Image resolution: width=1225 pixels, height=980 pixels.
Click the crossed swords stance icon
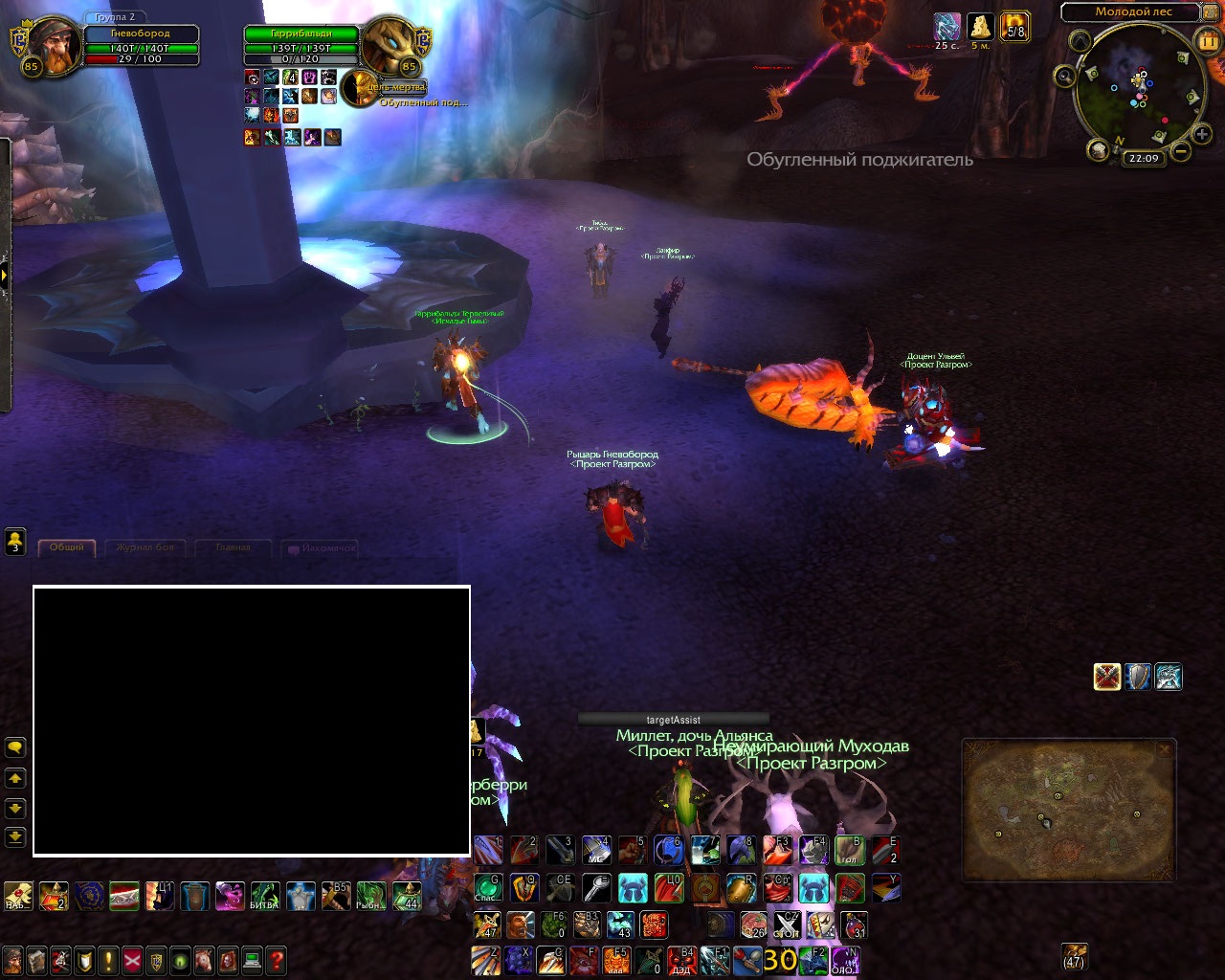click(1107, 677)
